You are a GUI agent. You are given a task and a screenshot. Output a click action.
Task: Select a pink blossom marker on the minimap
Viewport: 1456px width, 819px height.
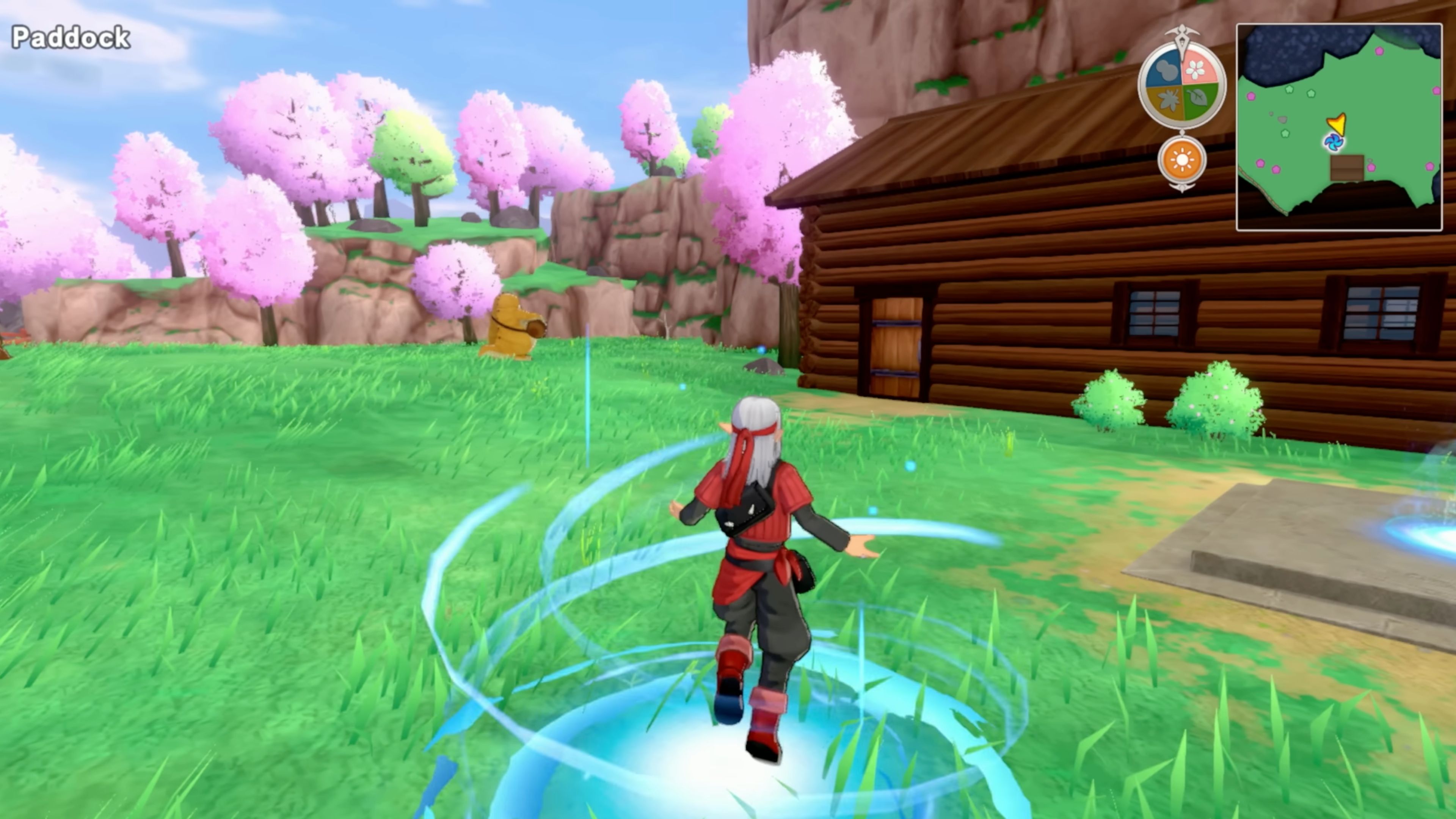1380,51
